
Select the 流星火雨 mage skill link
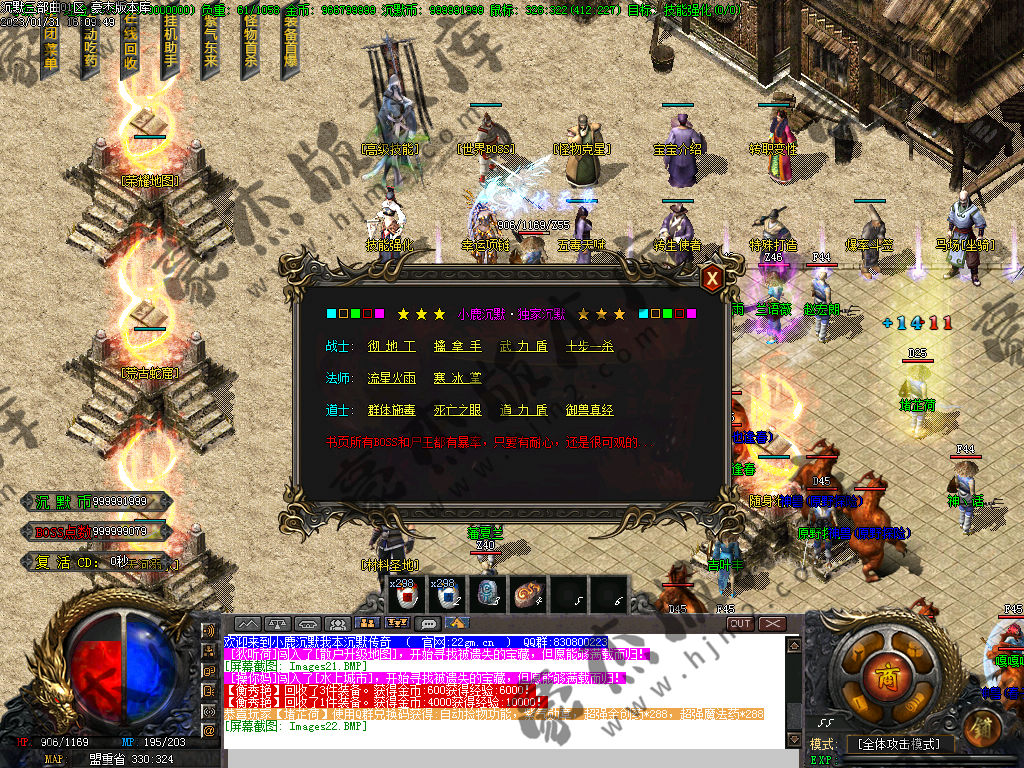click(x=391, y=378)
